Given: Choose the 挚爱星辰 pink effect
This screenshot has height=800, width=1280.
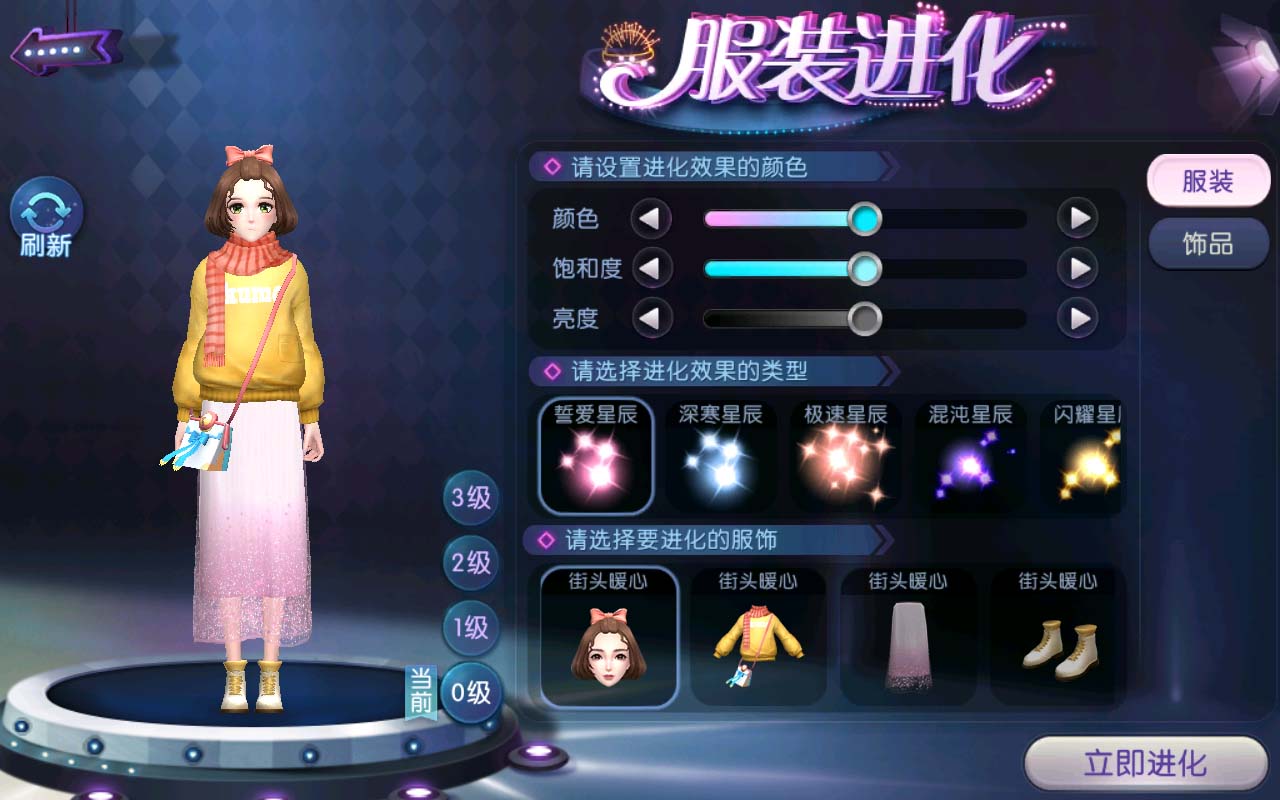Looking at the screenshot, I should tap(596, 456).
